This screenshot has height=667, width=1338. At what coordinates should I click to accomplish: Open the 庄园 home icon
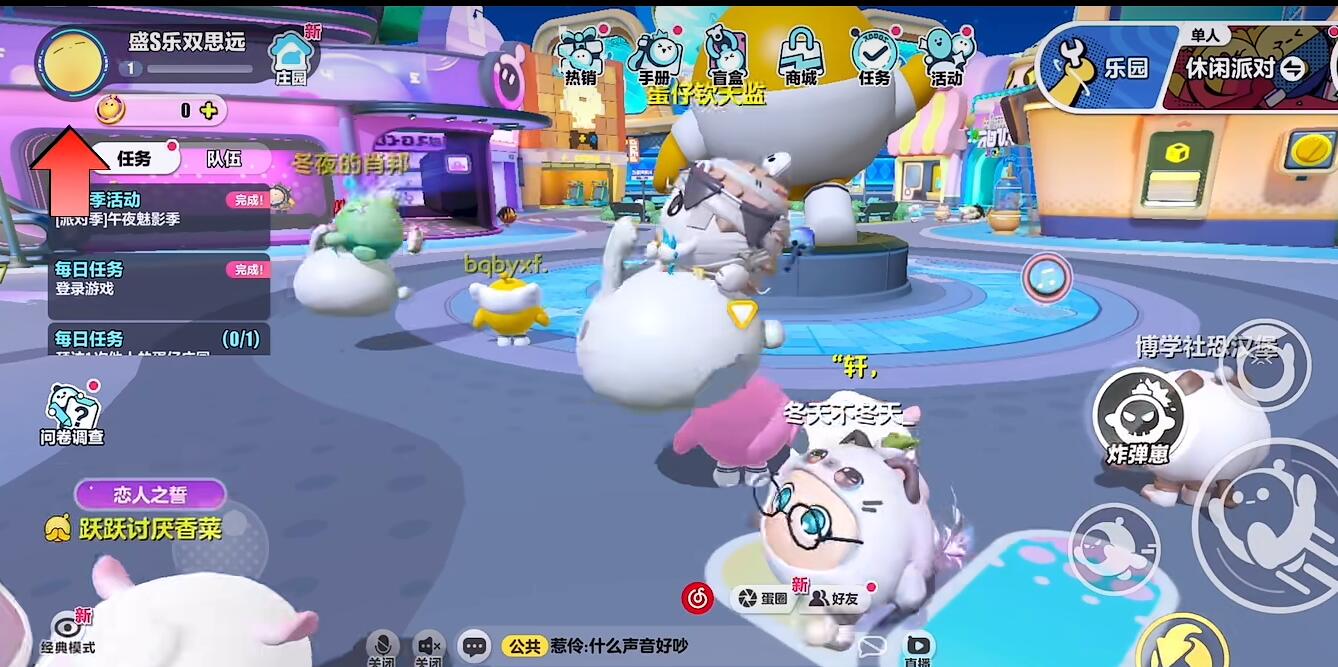pos(291,54)
